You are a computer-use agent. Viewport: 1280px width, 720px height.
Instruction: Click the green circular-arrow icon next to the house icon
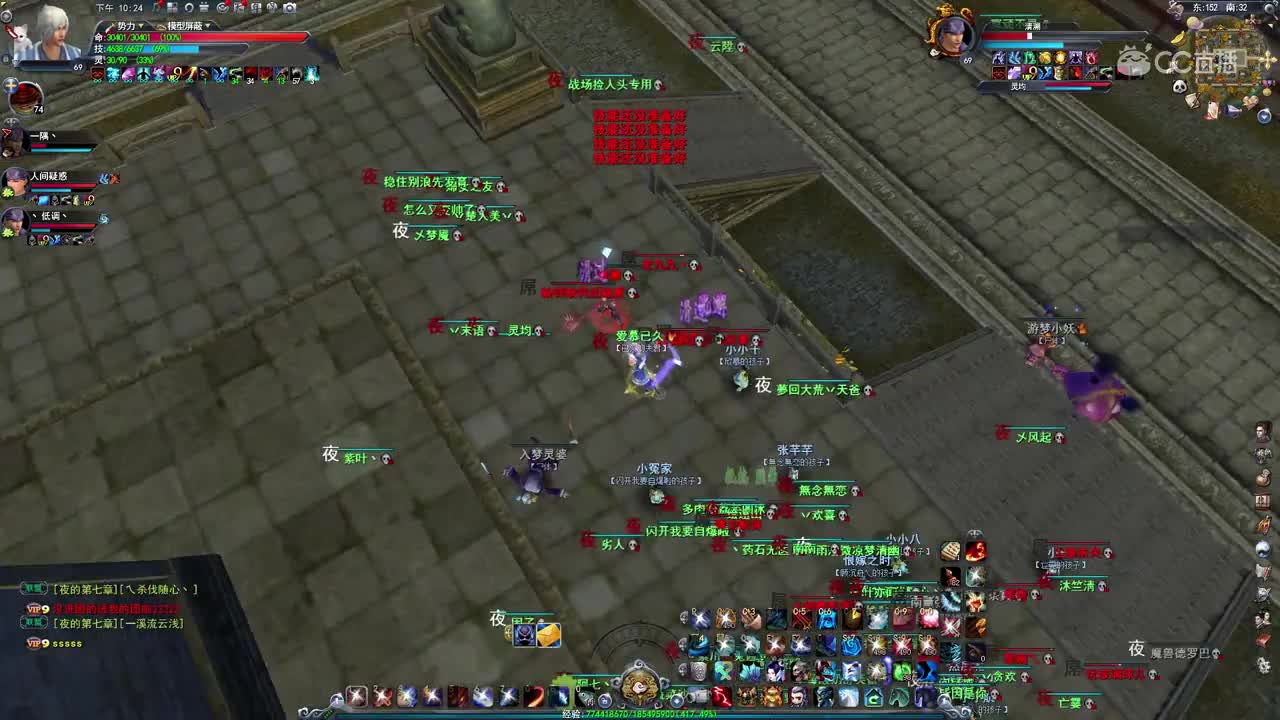(x=897, y=696)
